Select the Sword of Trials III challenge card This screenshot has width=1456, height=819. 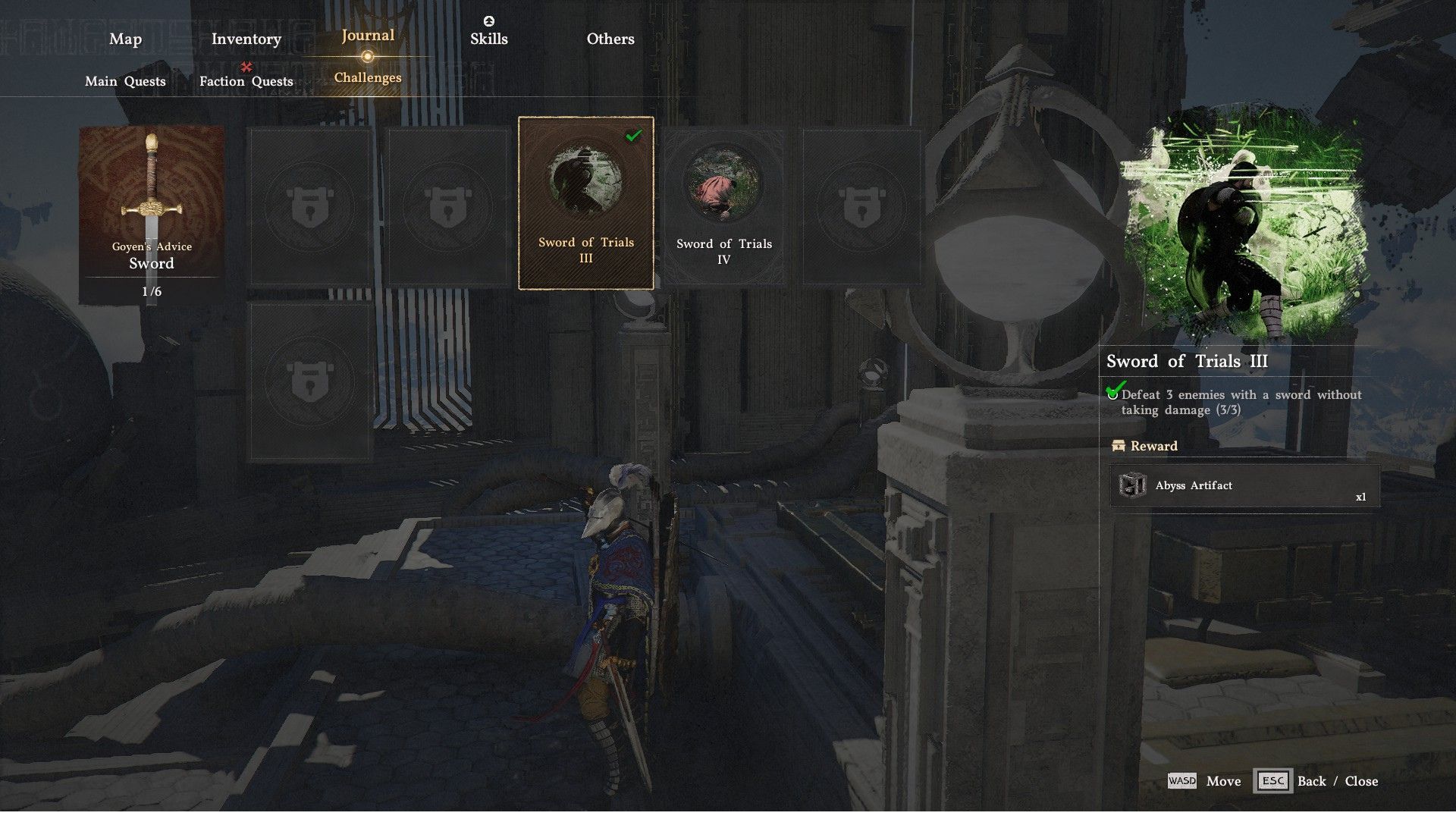585,203
